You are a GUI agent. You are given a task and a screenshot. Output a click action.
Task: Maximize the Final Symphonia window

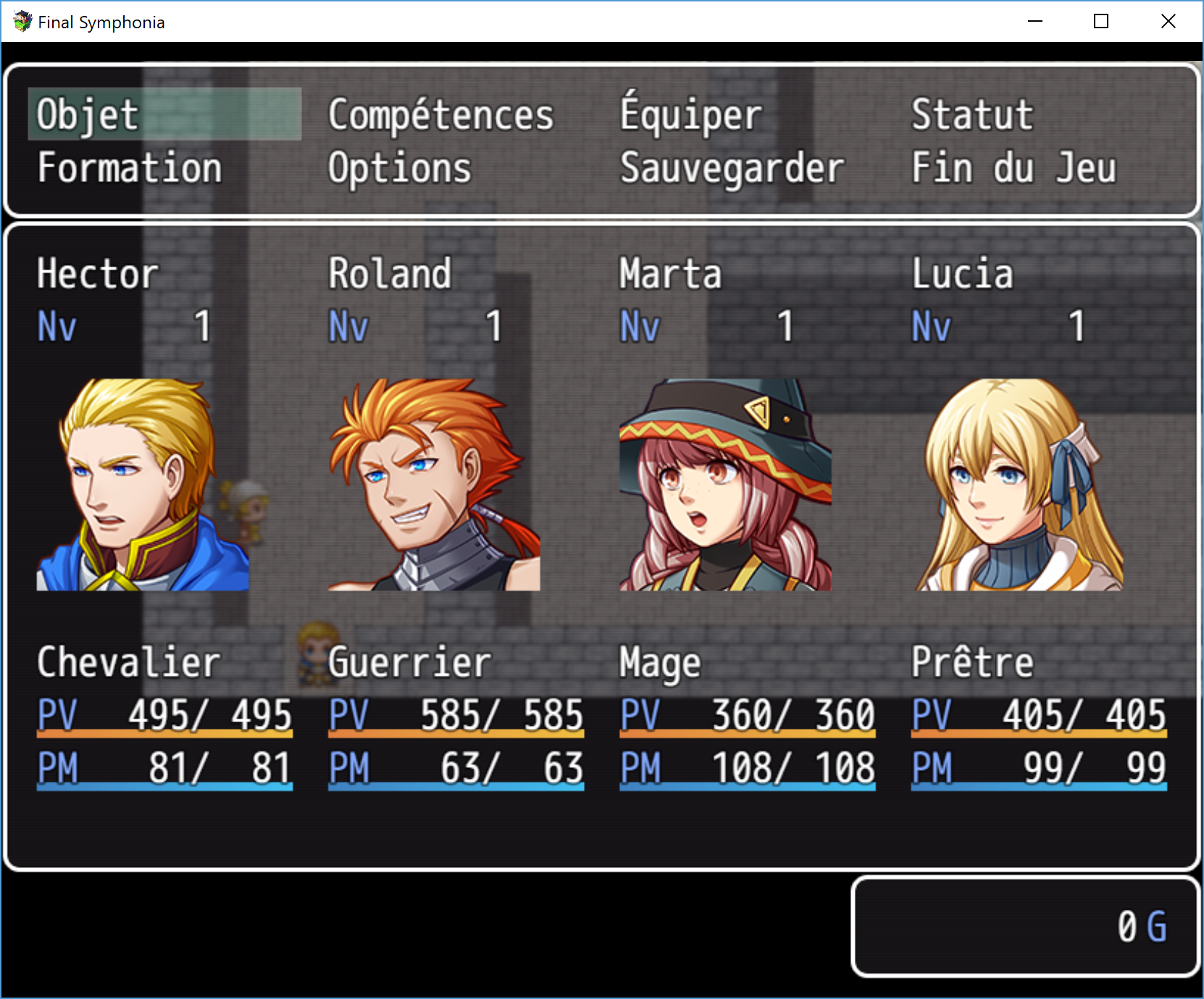pyautogui.click(x=1101, y=22)
